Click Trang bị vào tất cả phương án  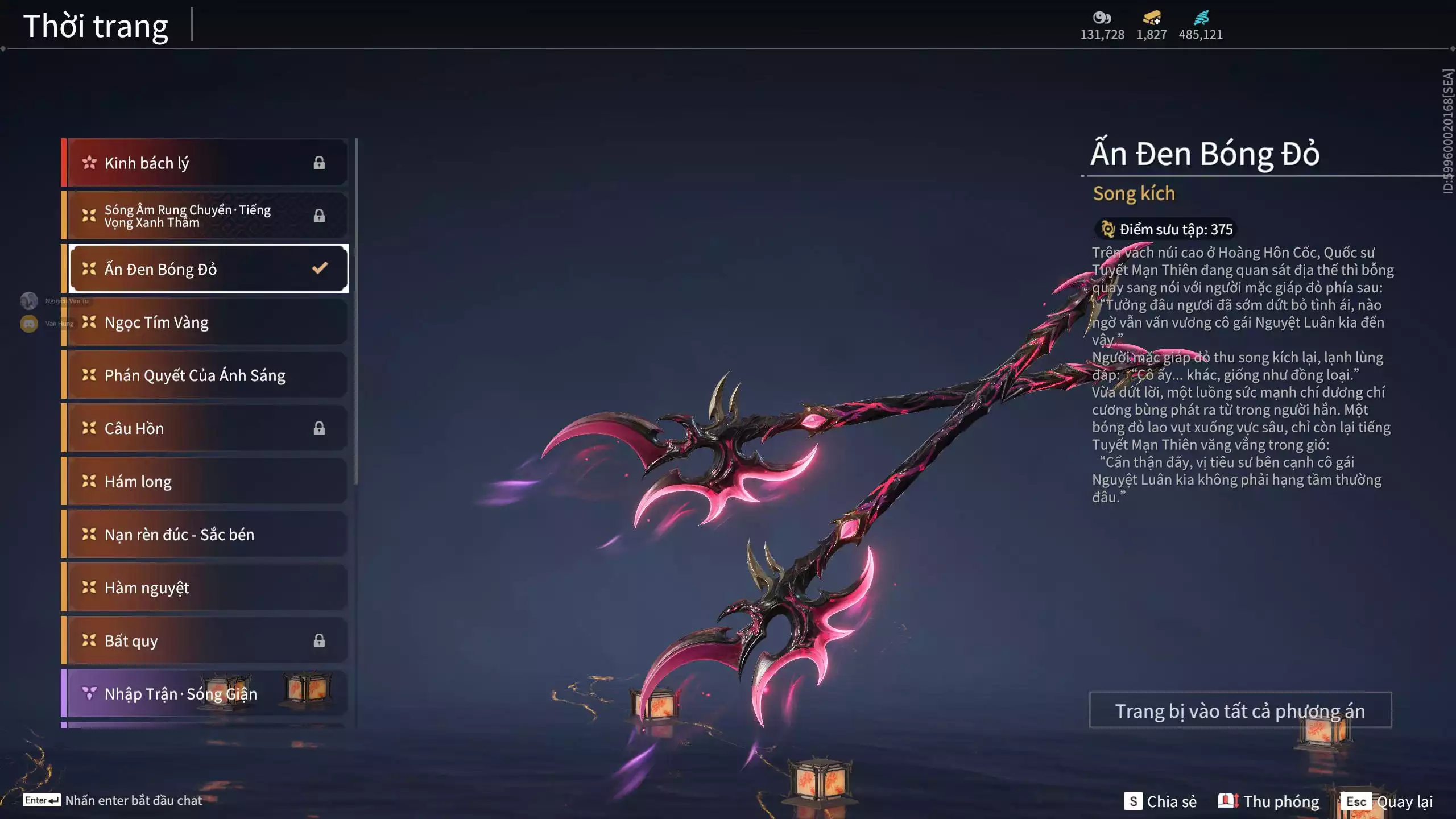[1240, 710]
